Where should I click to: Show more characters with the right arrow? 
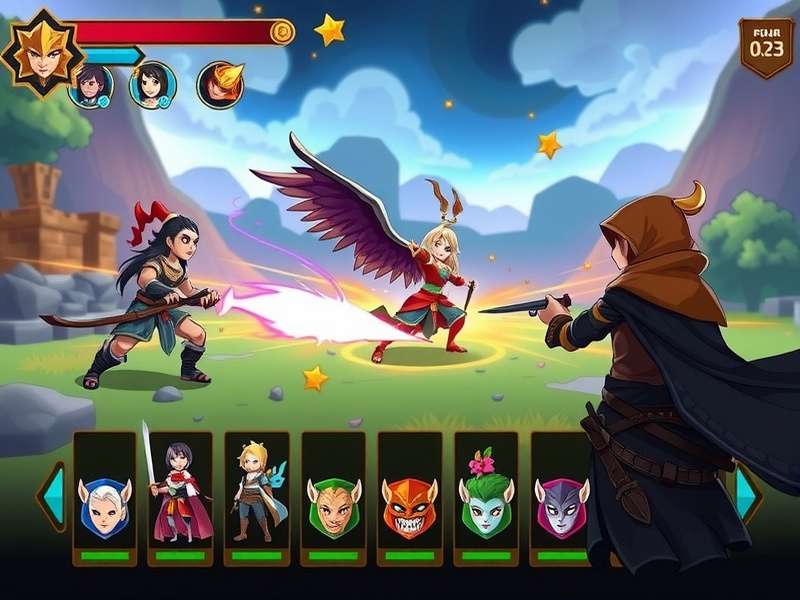coord(747,493)
